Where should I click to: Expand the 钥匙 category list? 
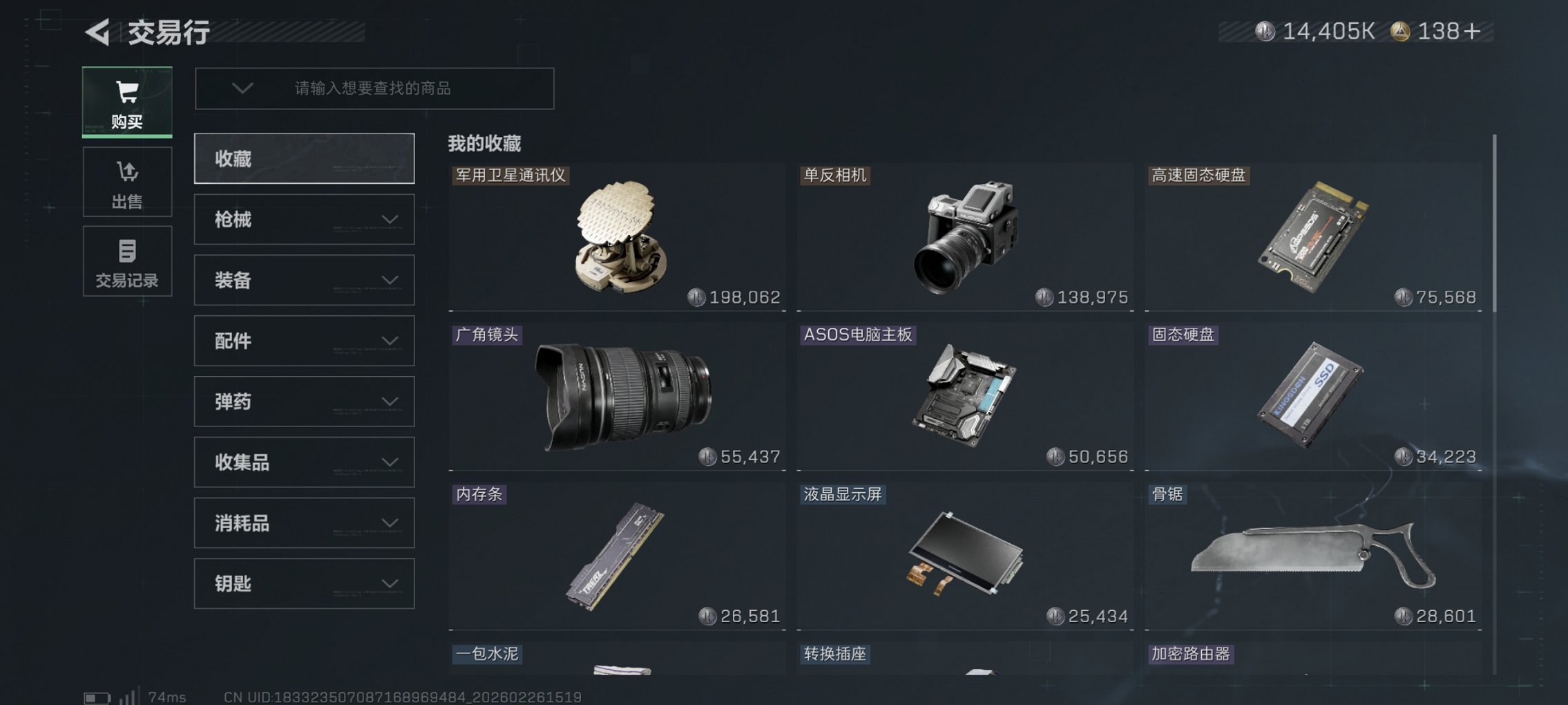point(304,583)
